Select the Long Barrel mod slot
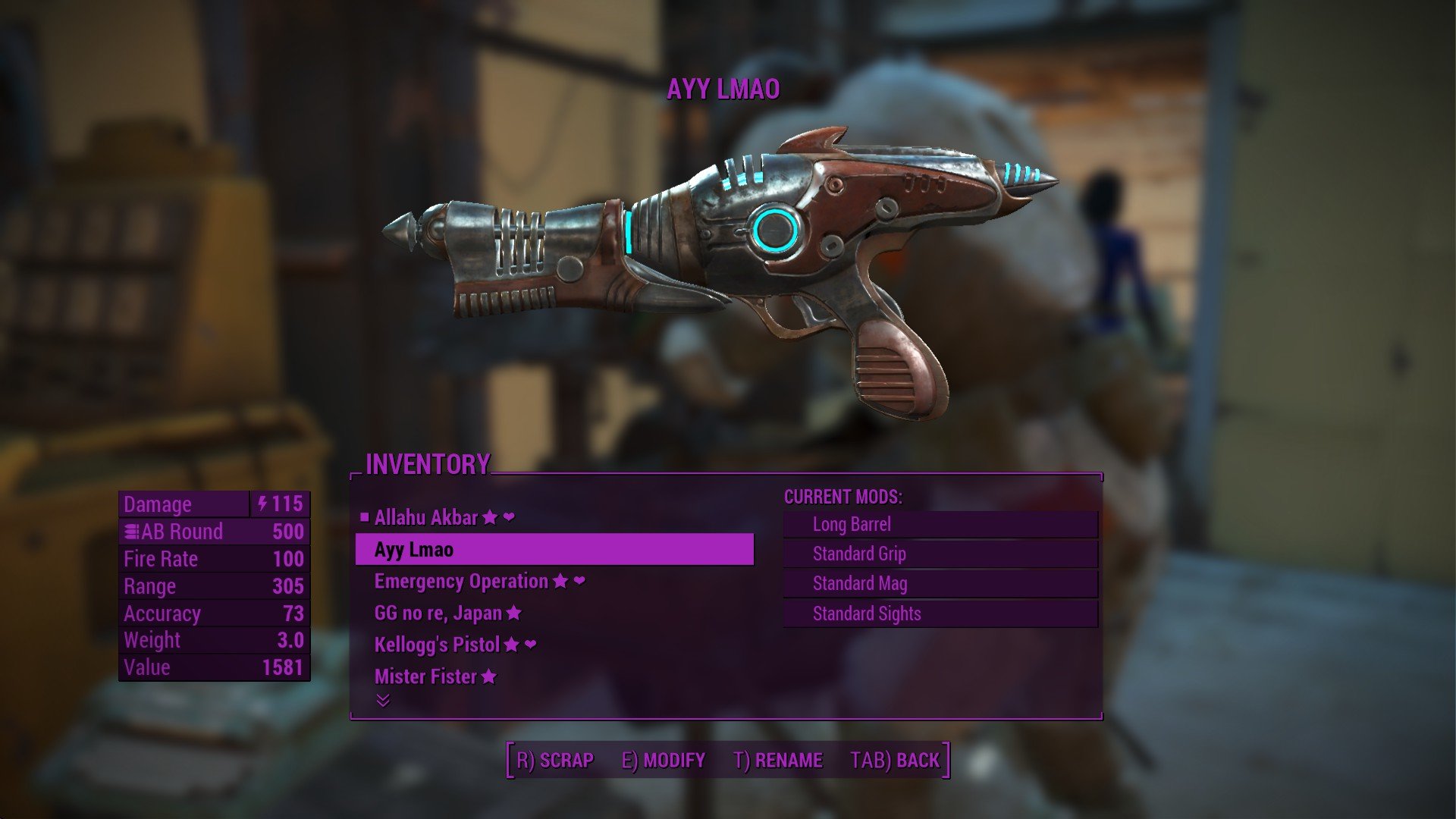The width and height of the screenshot is (1456, 819). click(940, 525)
